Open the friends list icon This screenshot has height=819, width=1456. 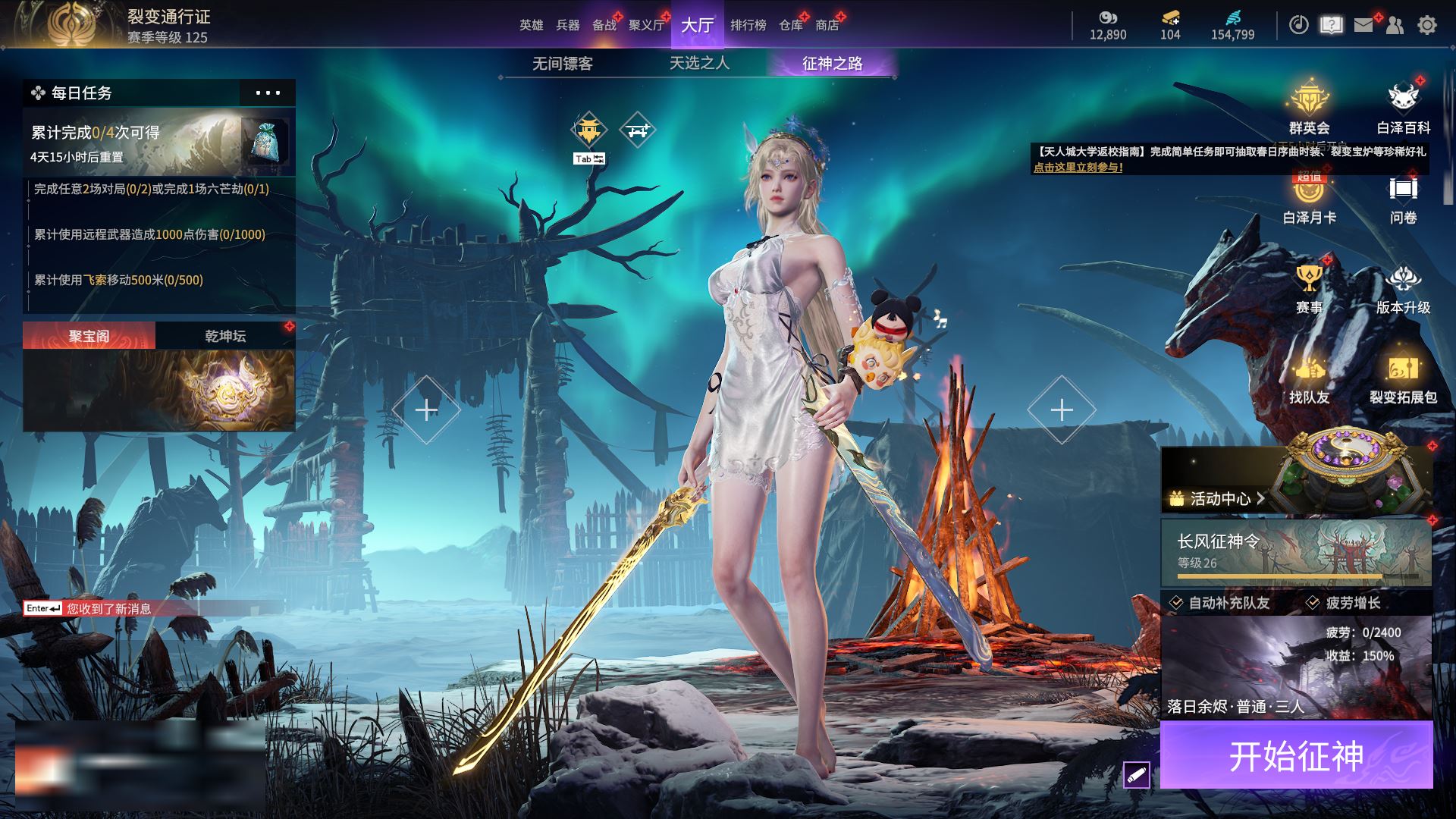[1395, 25]
